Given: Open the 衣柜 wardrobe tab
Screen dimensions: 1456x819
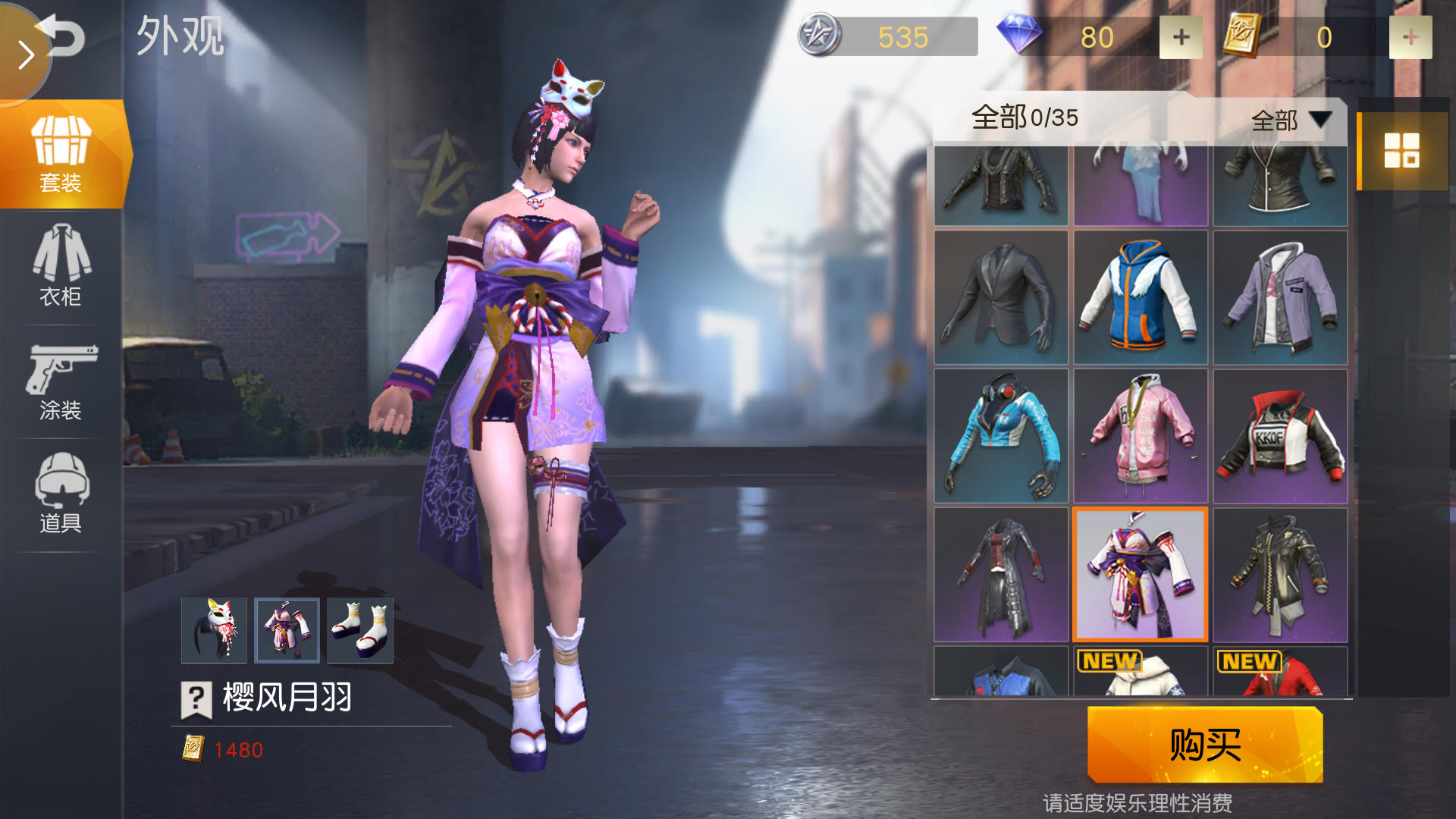Looking at the screenshot, I should click(61, 266).
